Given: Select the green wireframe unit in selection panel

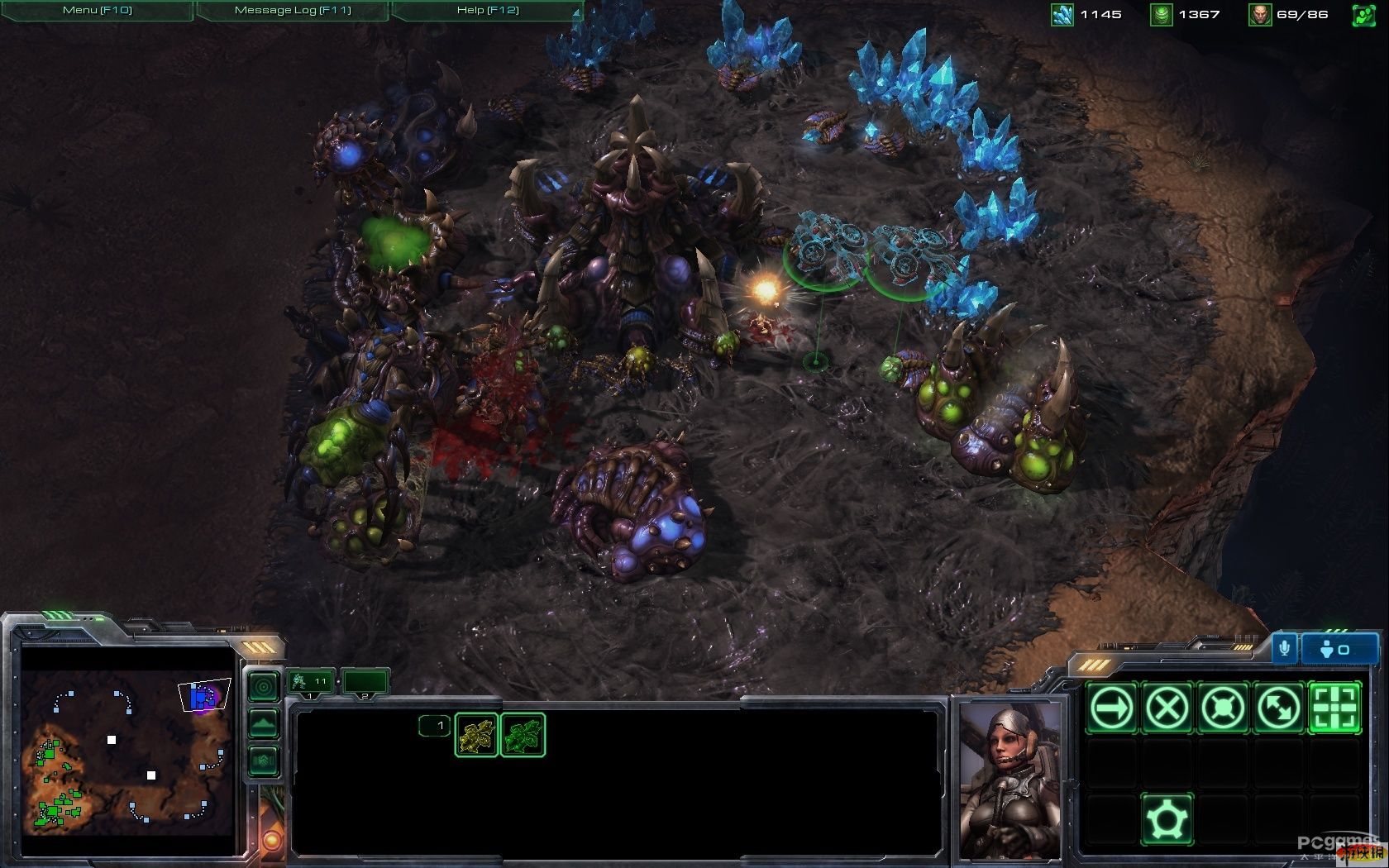Looking at the screenshot, I should (523, 735).
